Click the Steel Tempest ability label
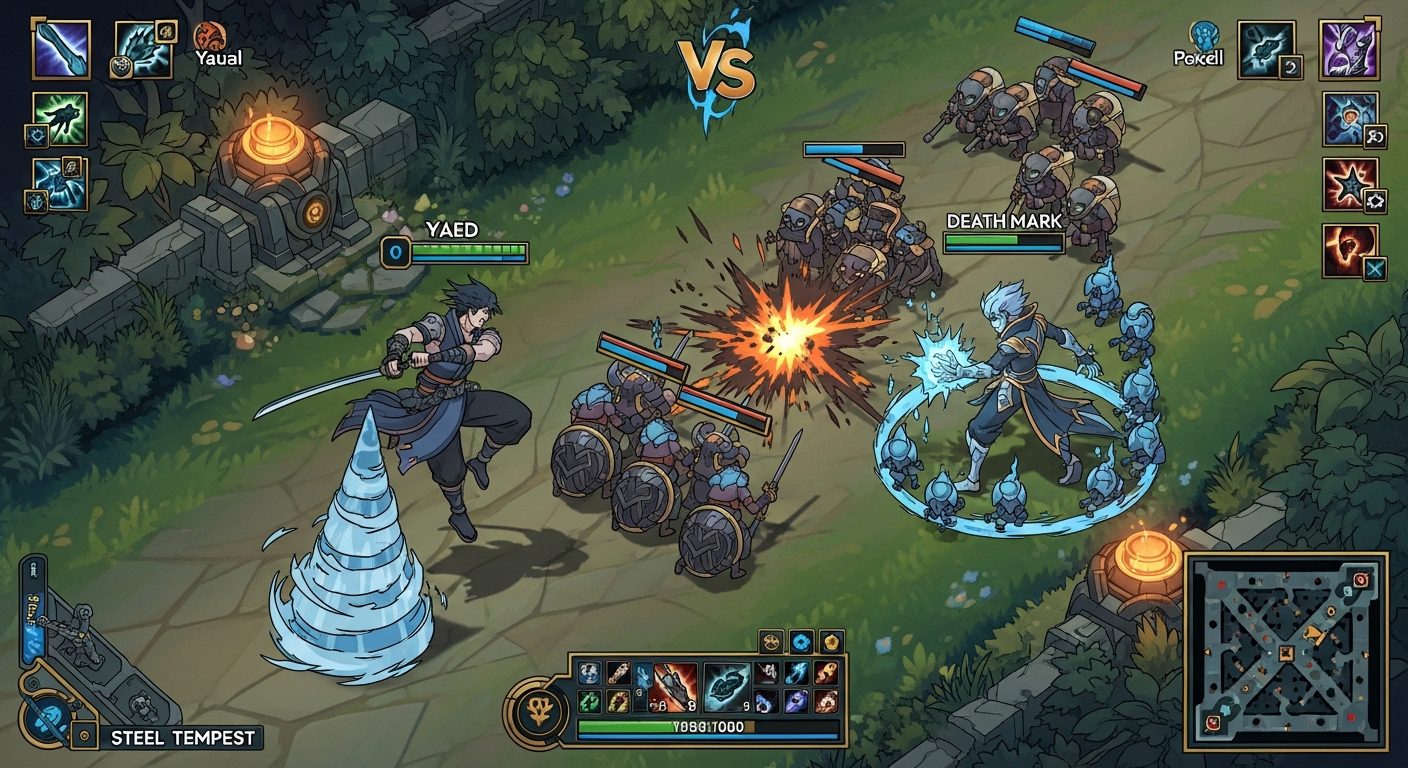 coord(183,739)
